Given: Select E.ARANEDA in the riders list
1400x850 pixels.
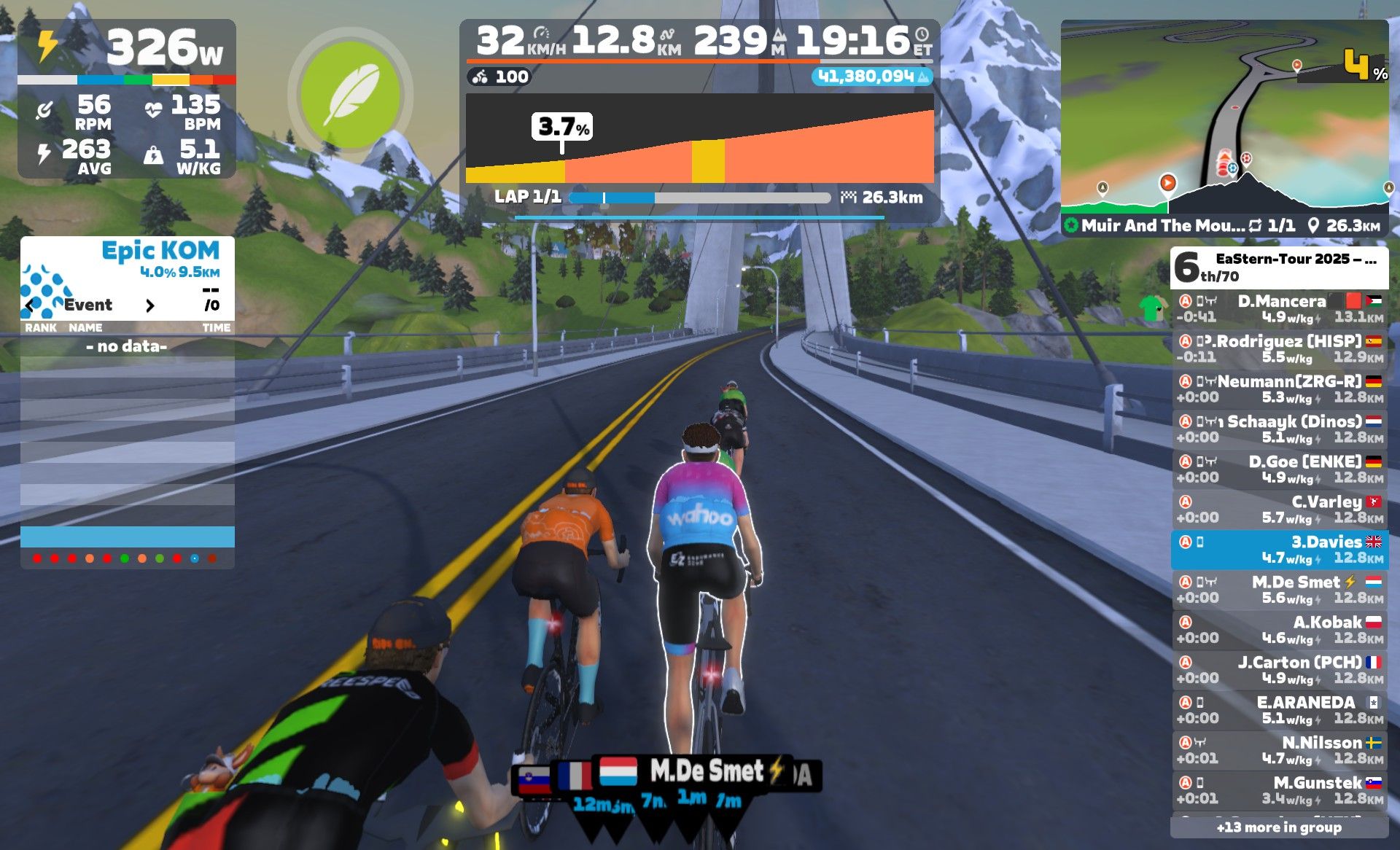Looking at the screenshot, I should tap(1280, 709).
